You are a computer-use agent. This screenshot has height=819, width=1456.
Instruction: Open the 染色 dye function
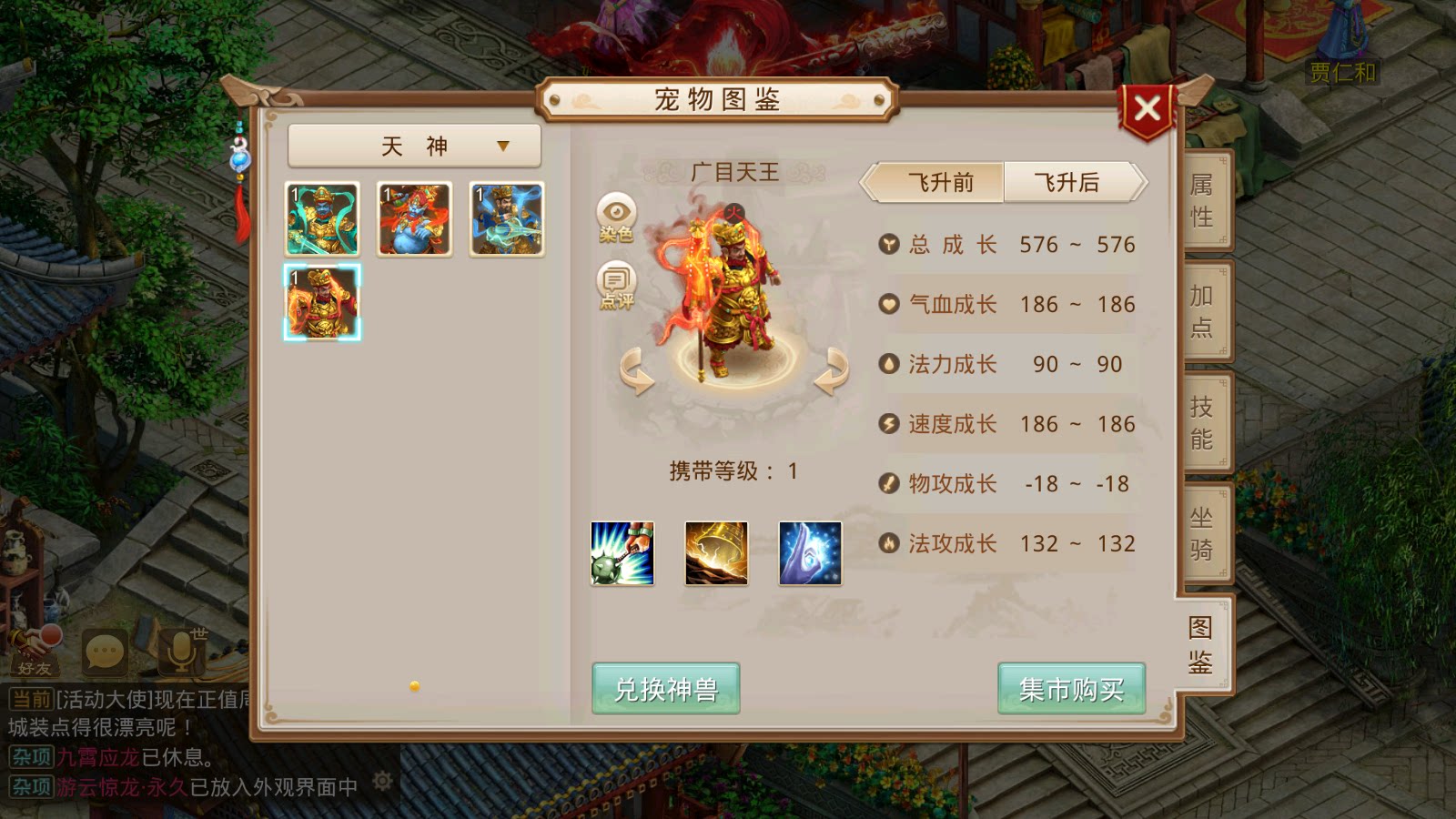tap(617, 213)
